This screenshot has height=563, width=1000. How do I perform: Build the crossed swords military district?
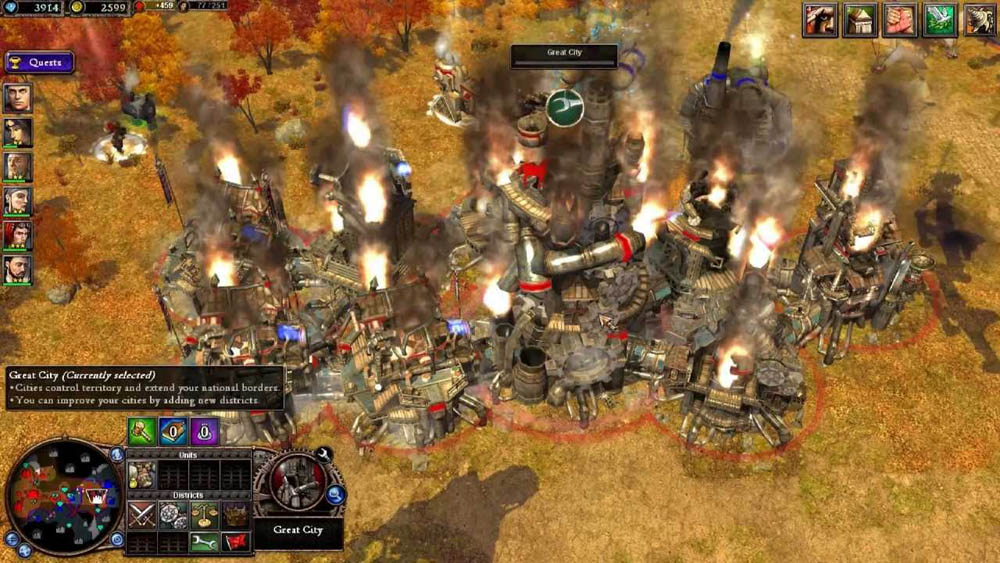click(141, 514)
